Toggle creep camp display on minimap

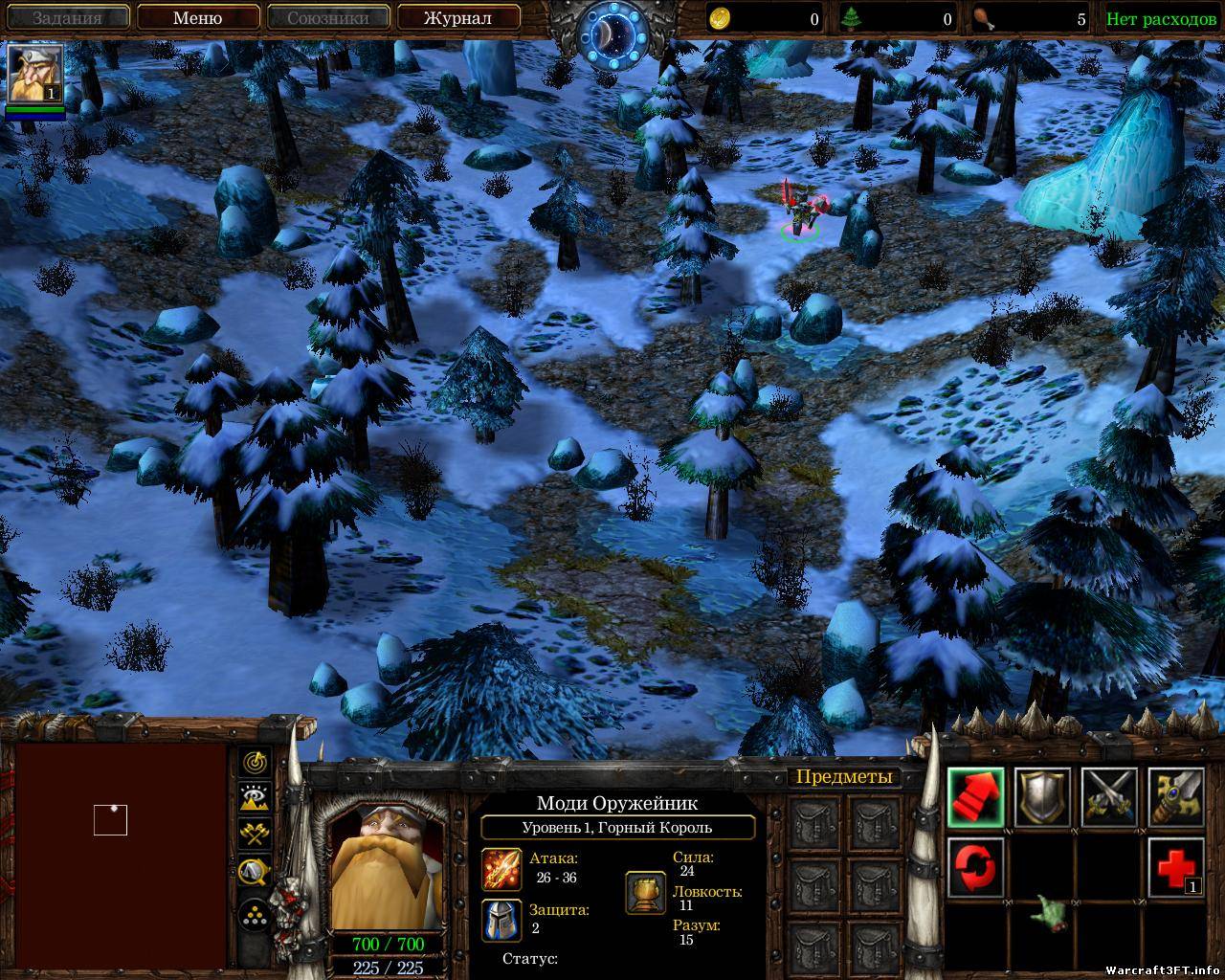pos(256,870)
